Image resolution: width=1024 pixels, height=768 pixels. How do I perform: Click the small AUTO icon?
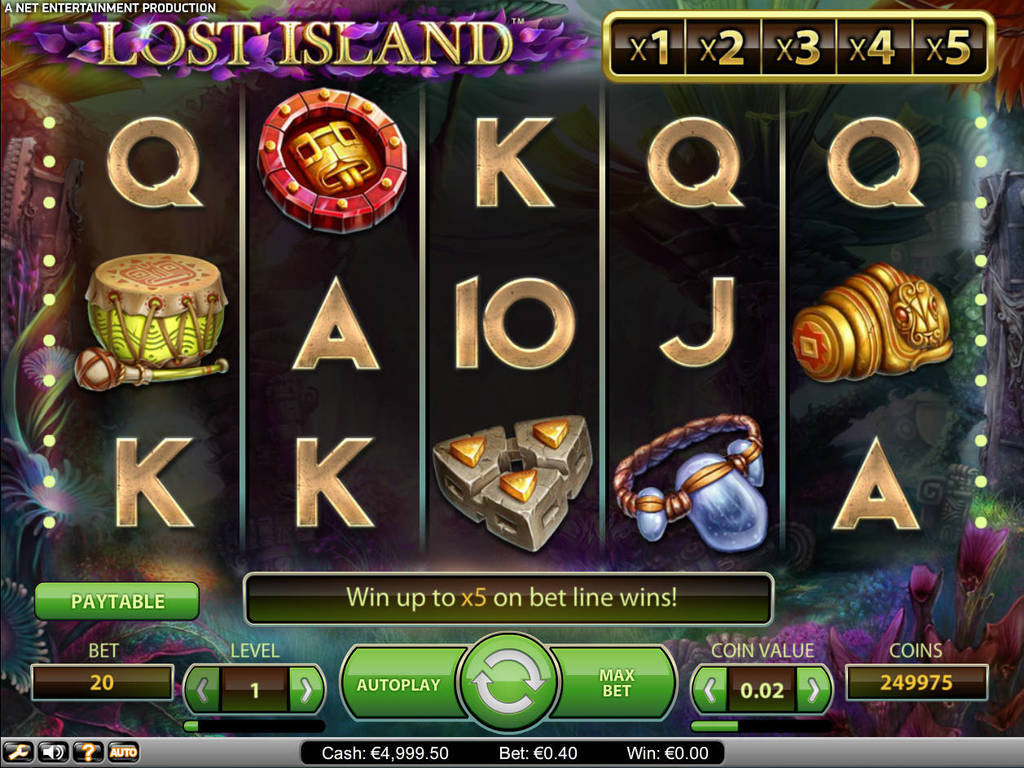coord(123,752)
